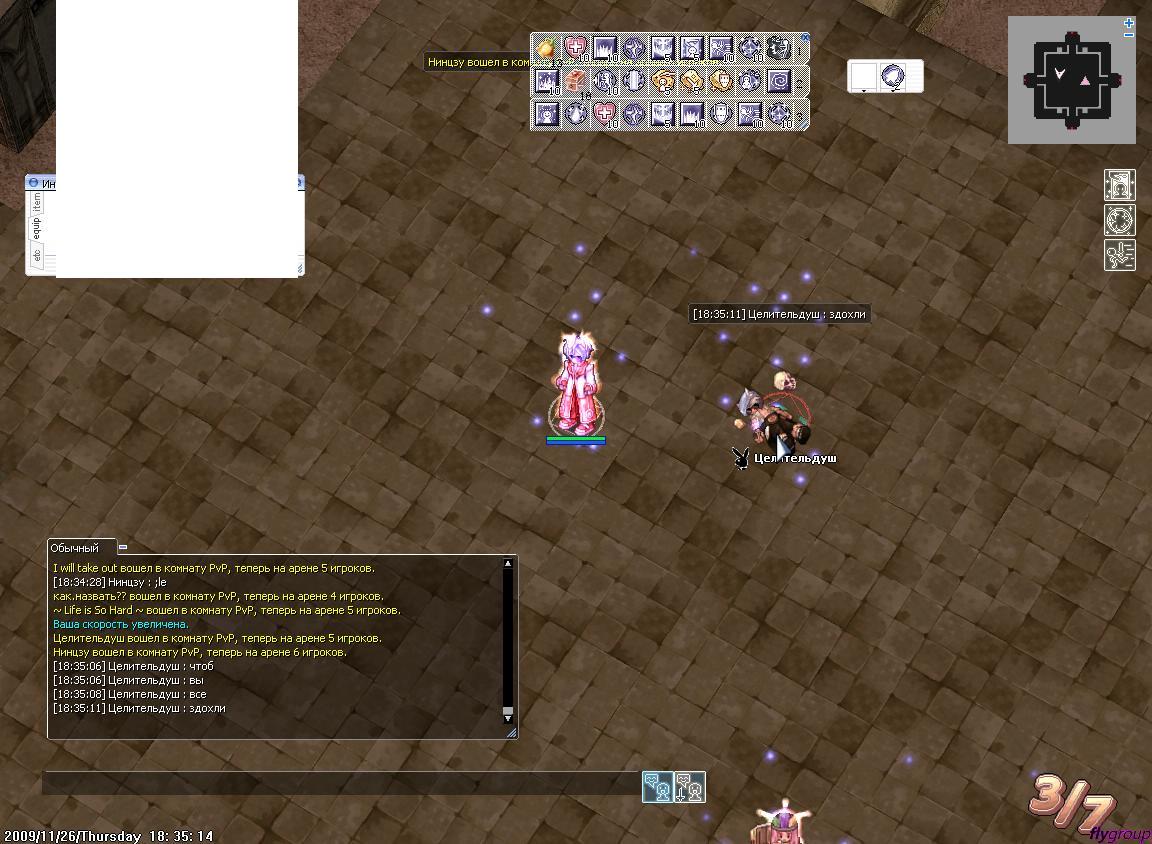Activate the spiral swirl skill in the hotbar
Image resolution: width=1152 pixels, height=844 pixels.
point(779,81)
